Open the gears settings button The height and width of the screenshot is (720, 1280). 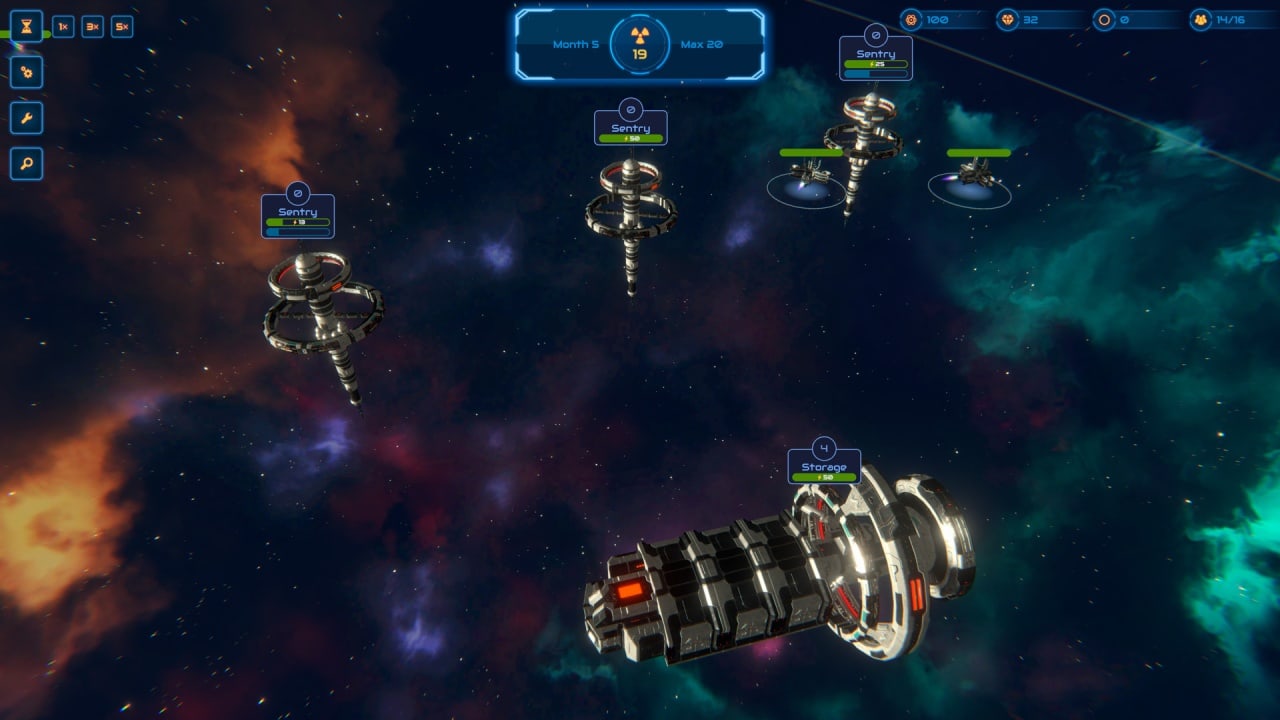(26, 72)
